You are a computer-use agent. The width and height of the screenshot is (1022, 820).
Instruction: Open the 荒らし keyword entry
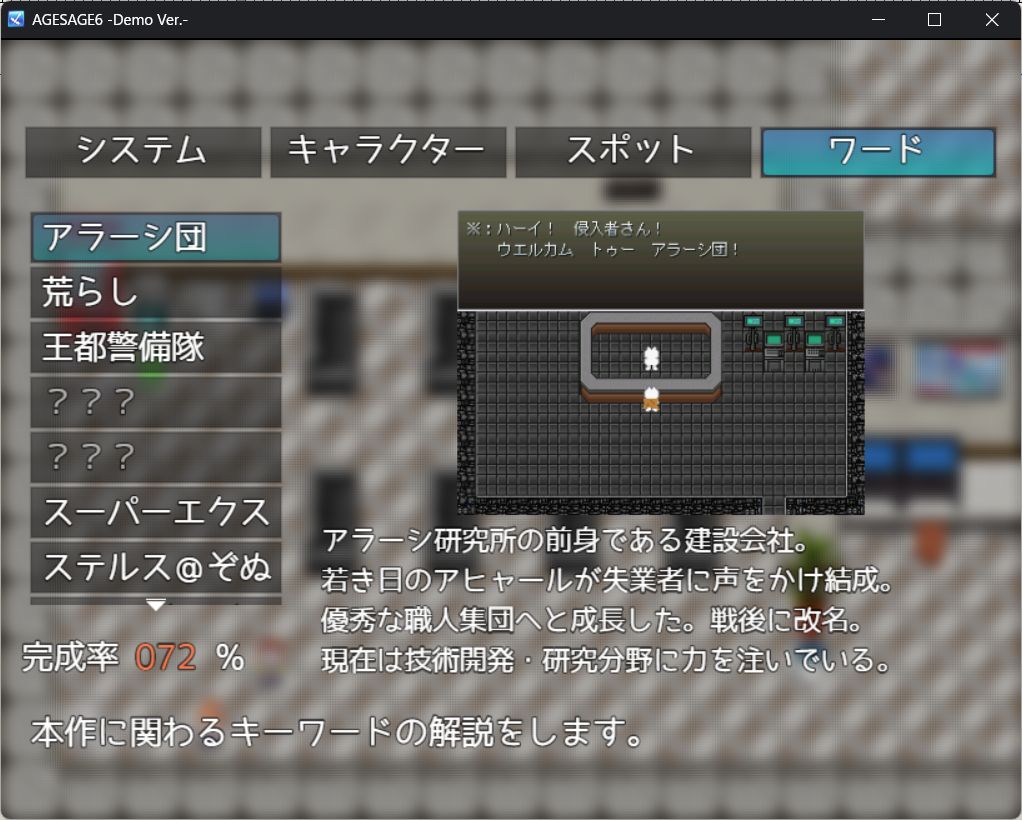155,293
